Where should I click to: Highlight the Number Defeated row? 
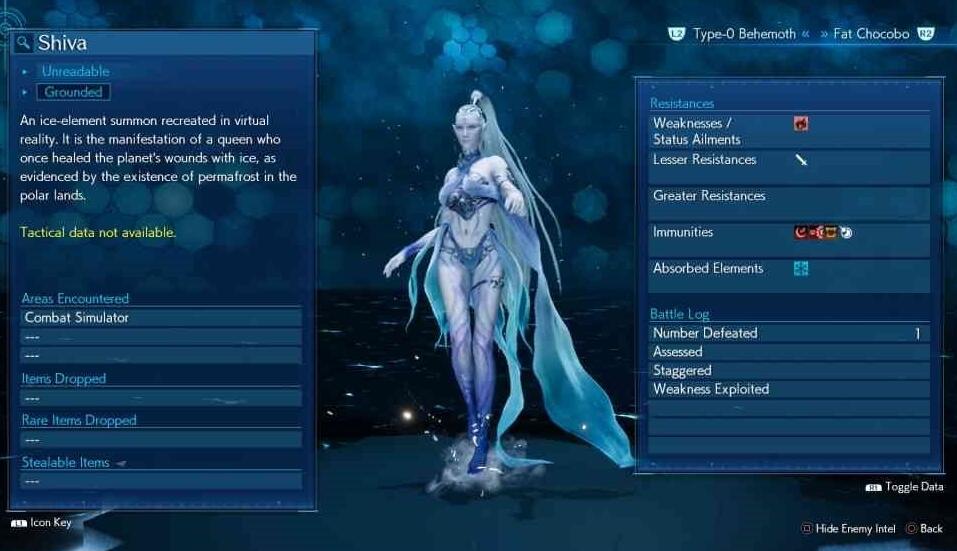pos(788,333)
